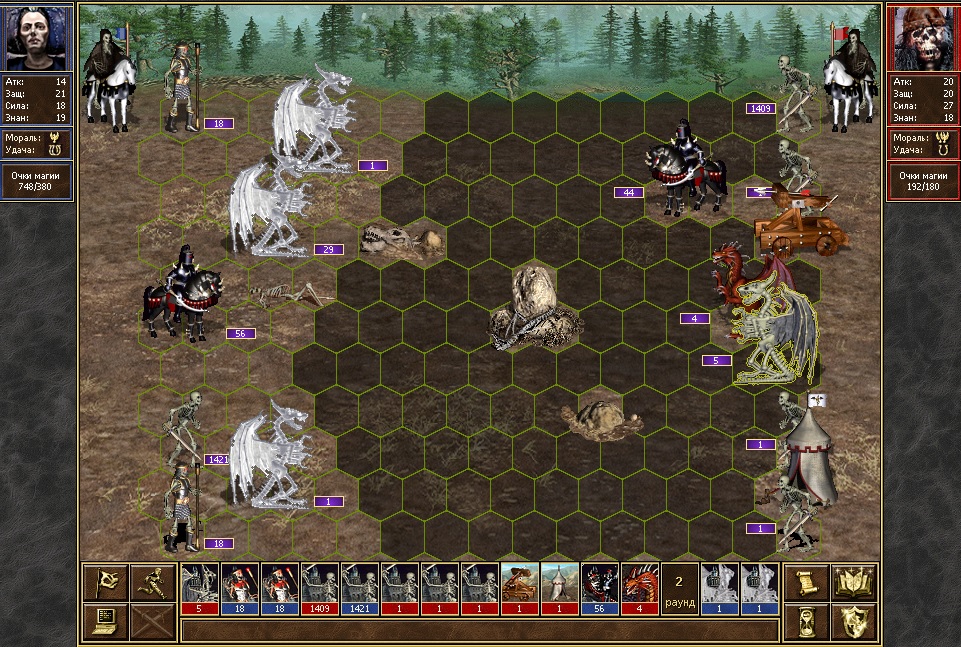The width and height of the screenshot is (961, 647).
Task: Open the spellbook to cast a spell
Action: tap(854, 582)
